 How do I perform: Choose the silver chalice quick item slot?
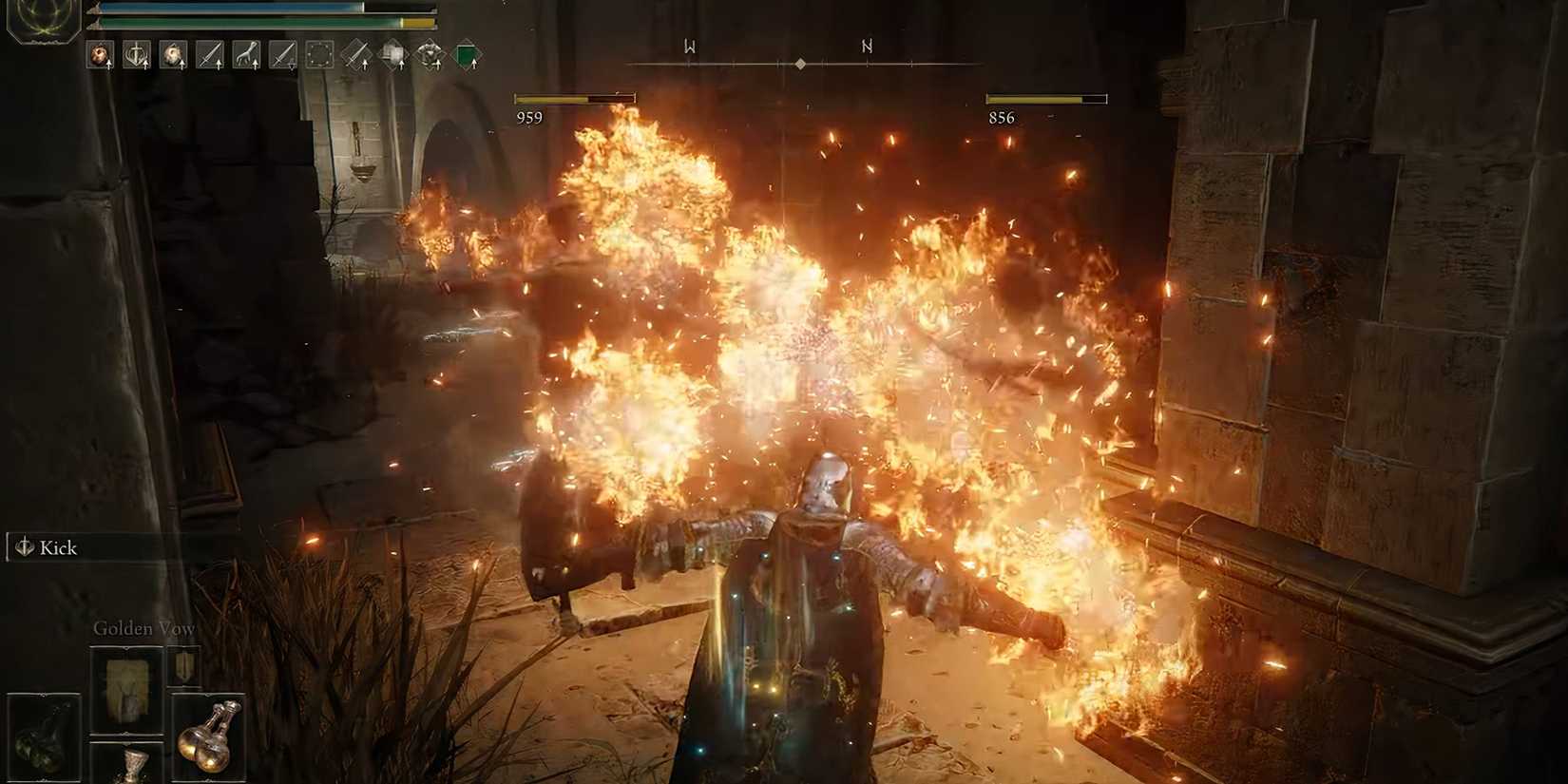point(128,764)
